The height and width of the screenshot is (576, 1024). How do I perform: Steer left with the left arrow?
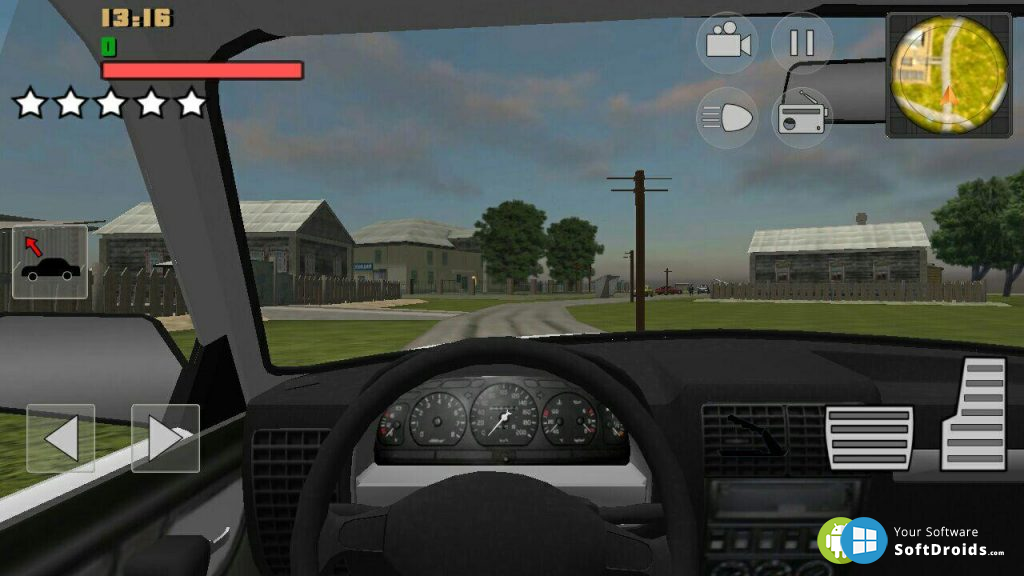pos(61,438)
